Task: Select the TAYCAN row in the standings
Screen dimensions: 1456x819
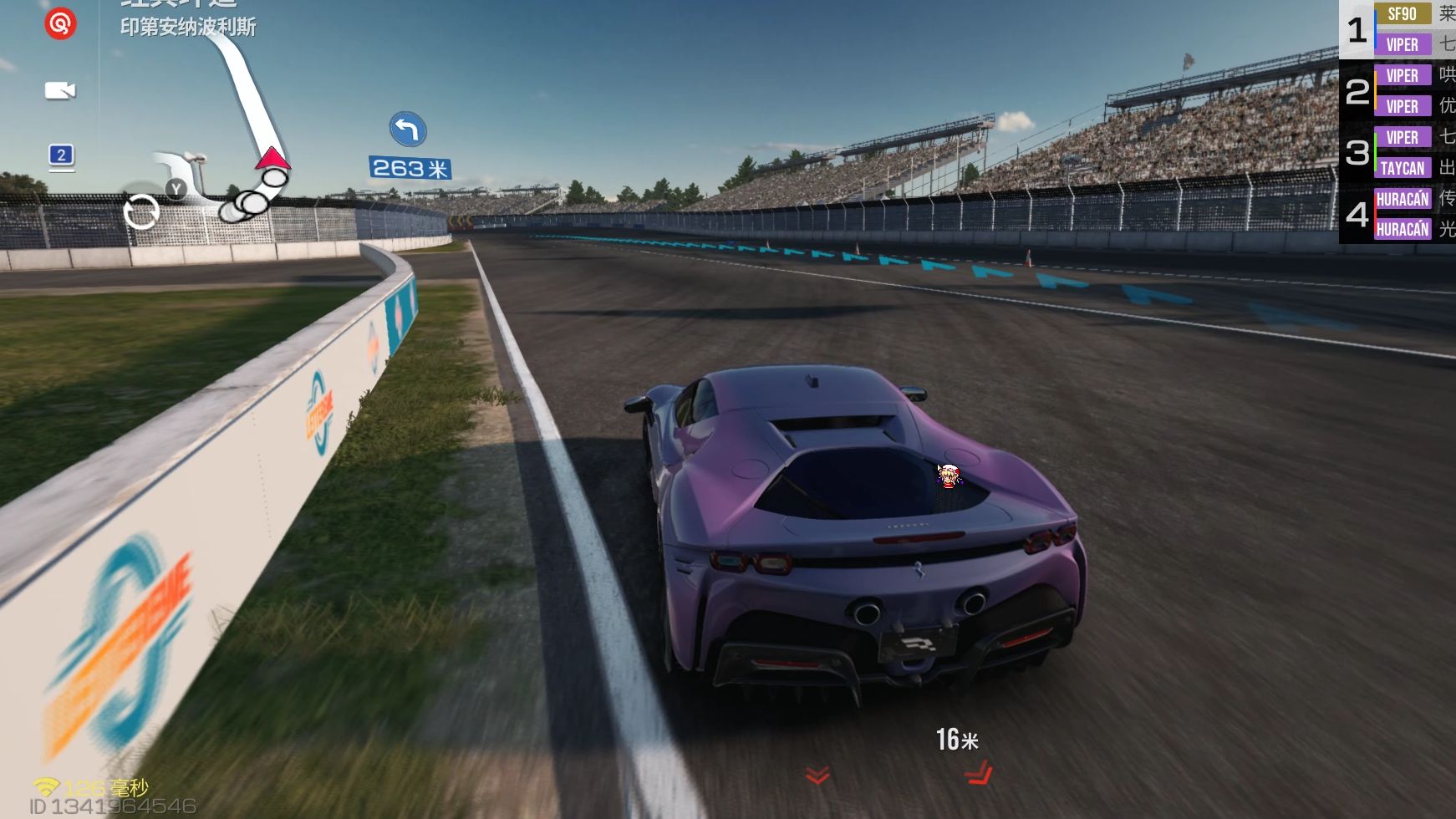Action: (x=1402, y=168)
